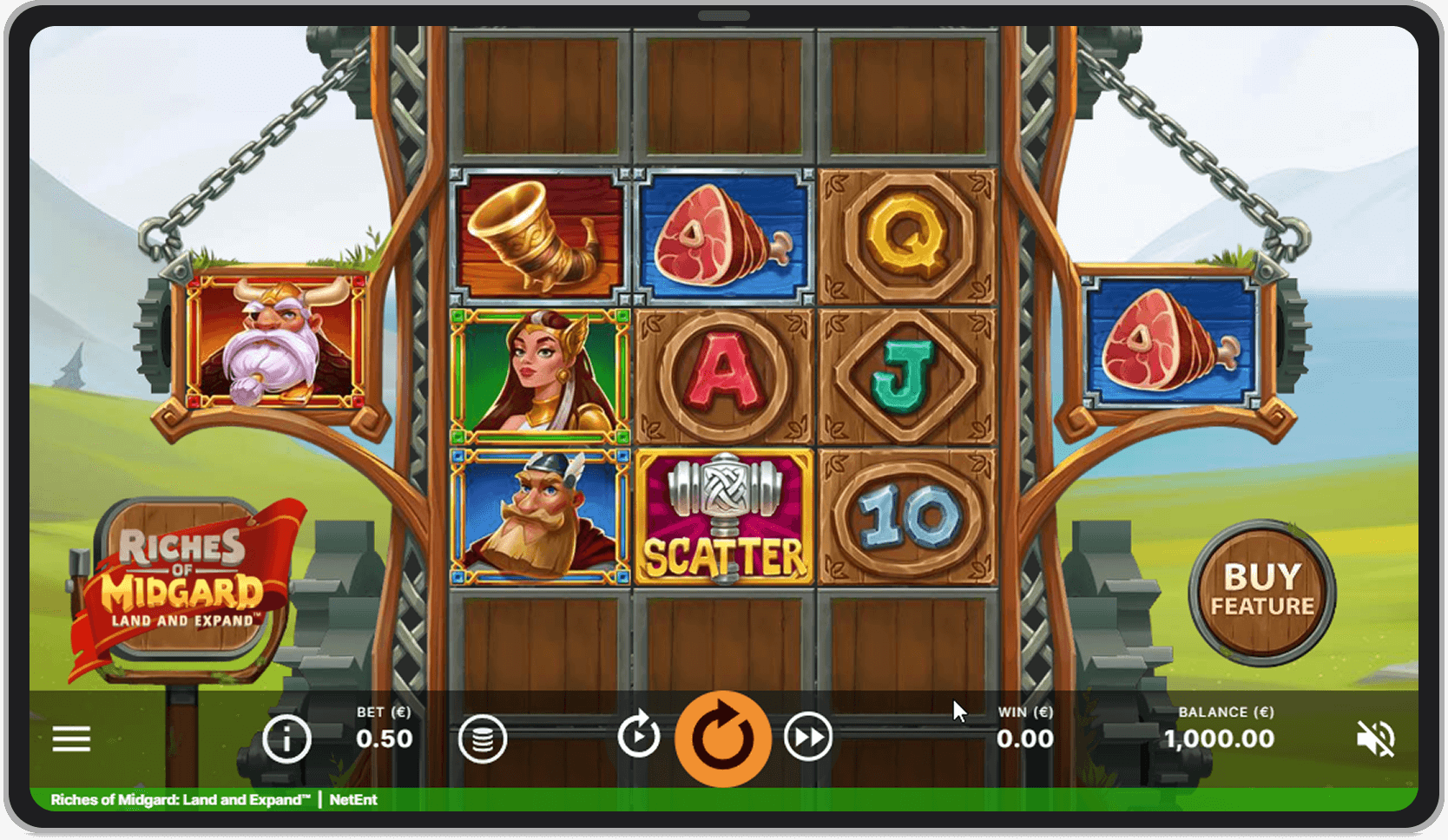Open the autoplay options
This screenshot has width=1448, height=840.
click(640, 738)
